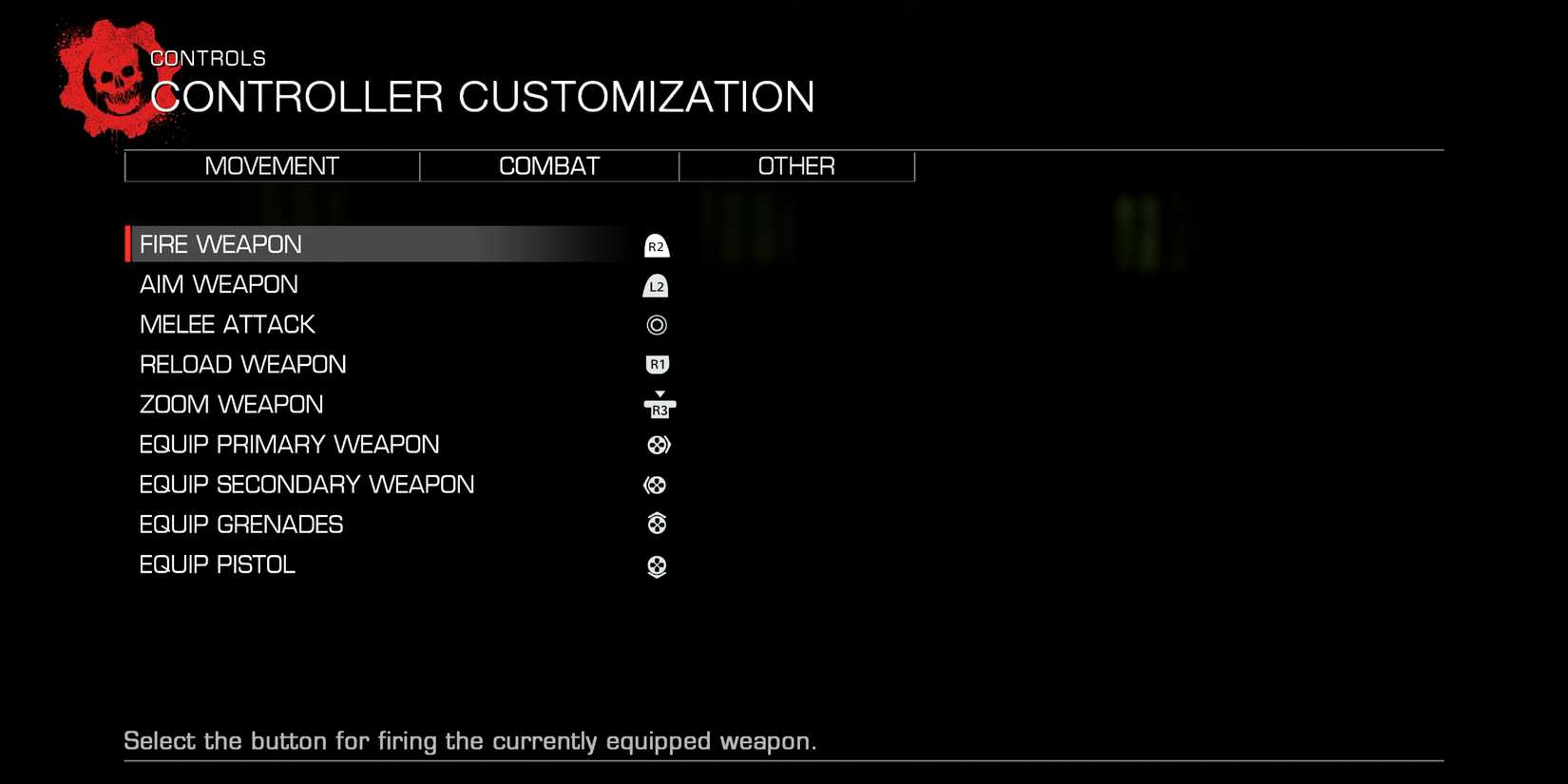Open the OTHER controls tab
Screen dimensions: 1568x784
pos(796,166)
